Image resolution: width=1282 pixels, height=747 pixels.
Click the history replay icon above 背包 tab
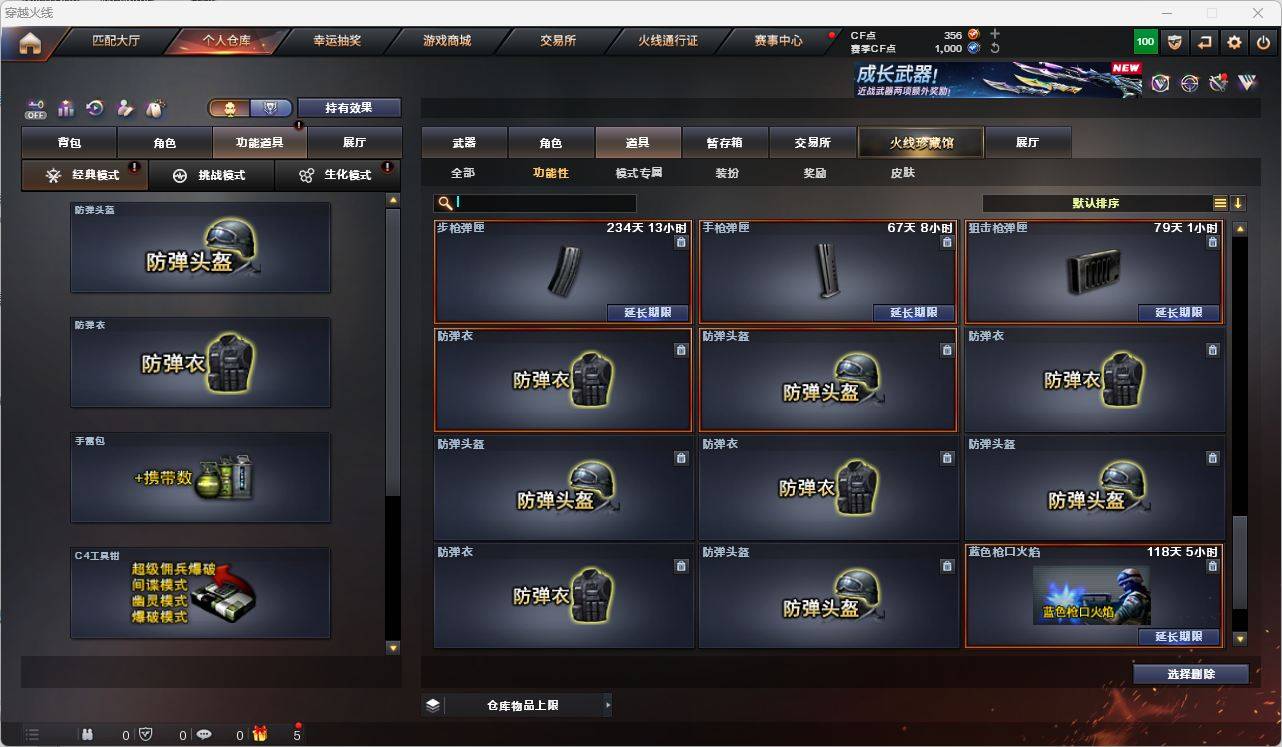pyautogui.click(x=92, y=108)
